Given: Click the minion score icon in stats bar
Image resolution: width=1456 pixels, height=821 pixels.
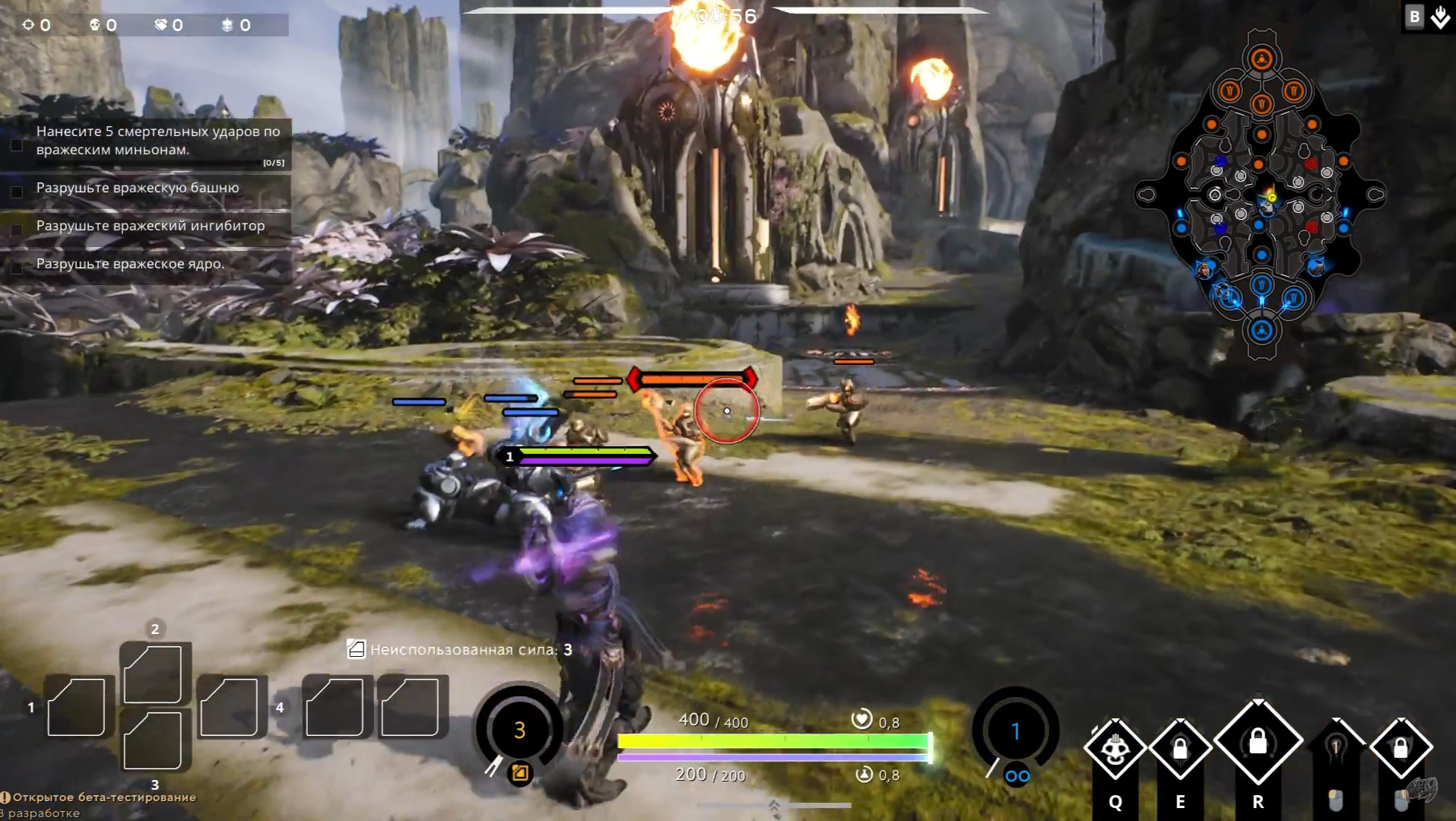Looking at the screenshot, I should (x=227, y=24).
